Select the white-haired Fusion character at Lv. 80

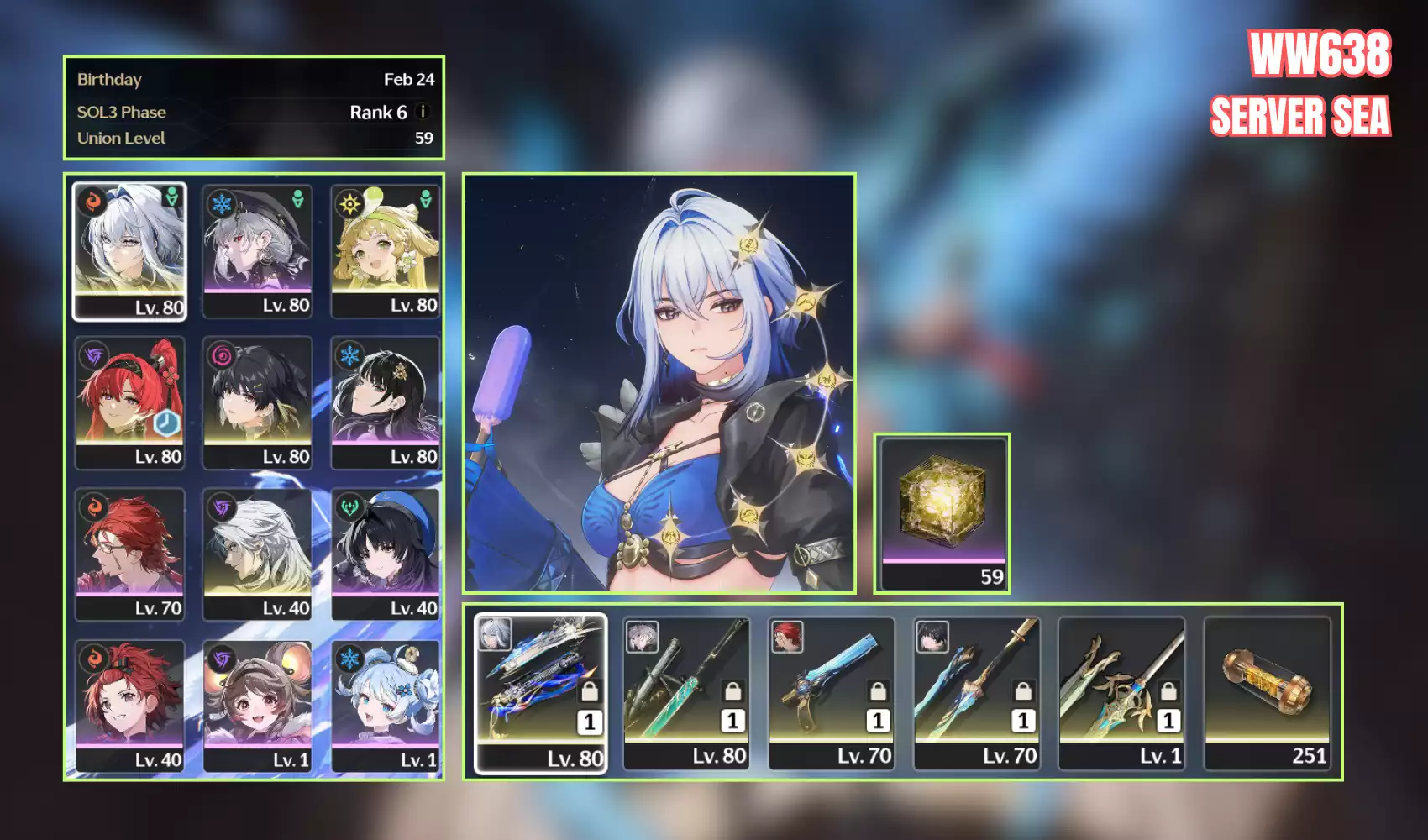point(129,250)
